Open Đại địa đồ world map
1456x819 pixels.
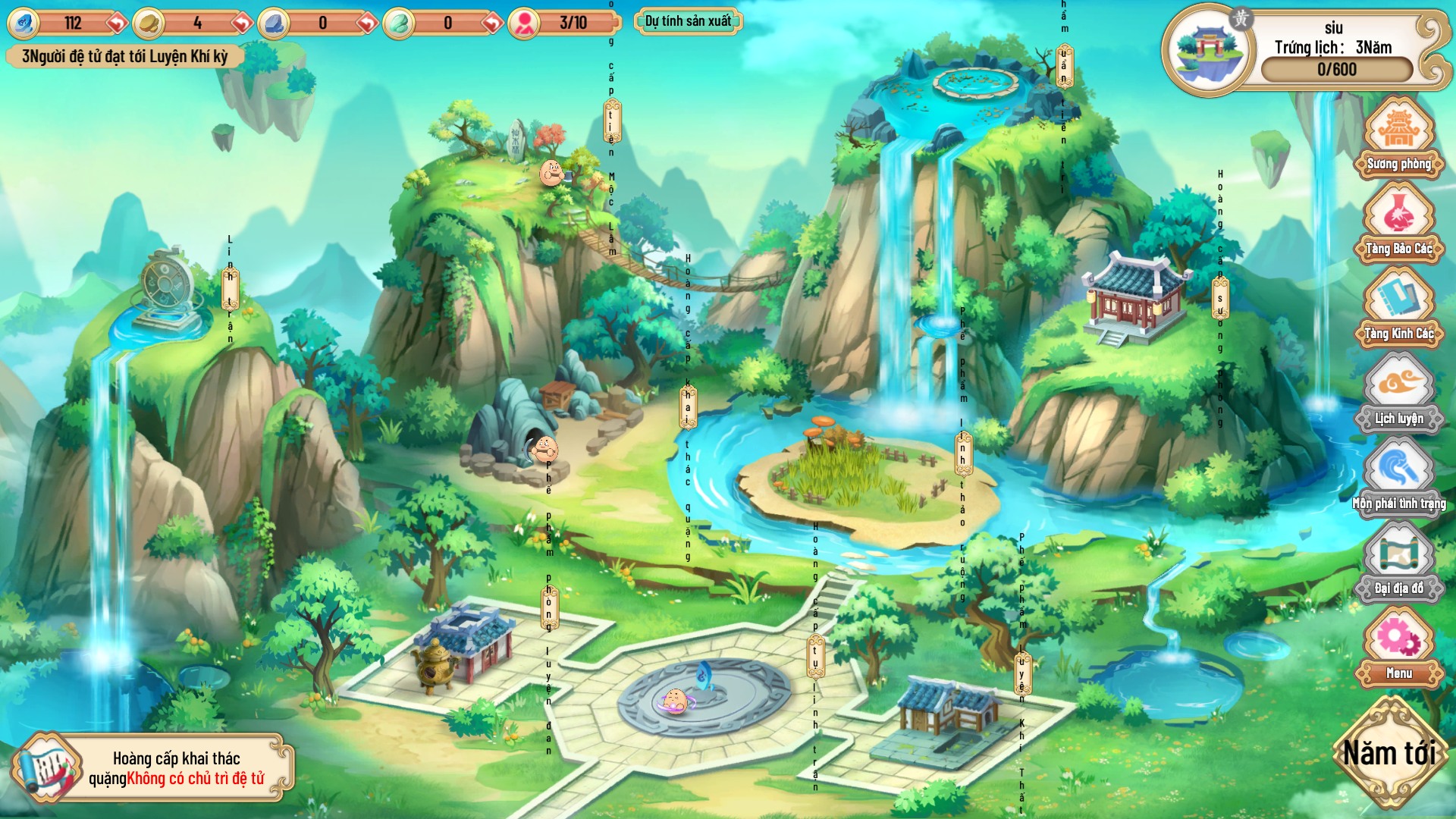[x=1399, y=565]
